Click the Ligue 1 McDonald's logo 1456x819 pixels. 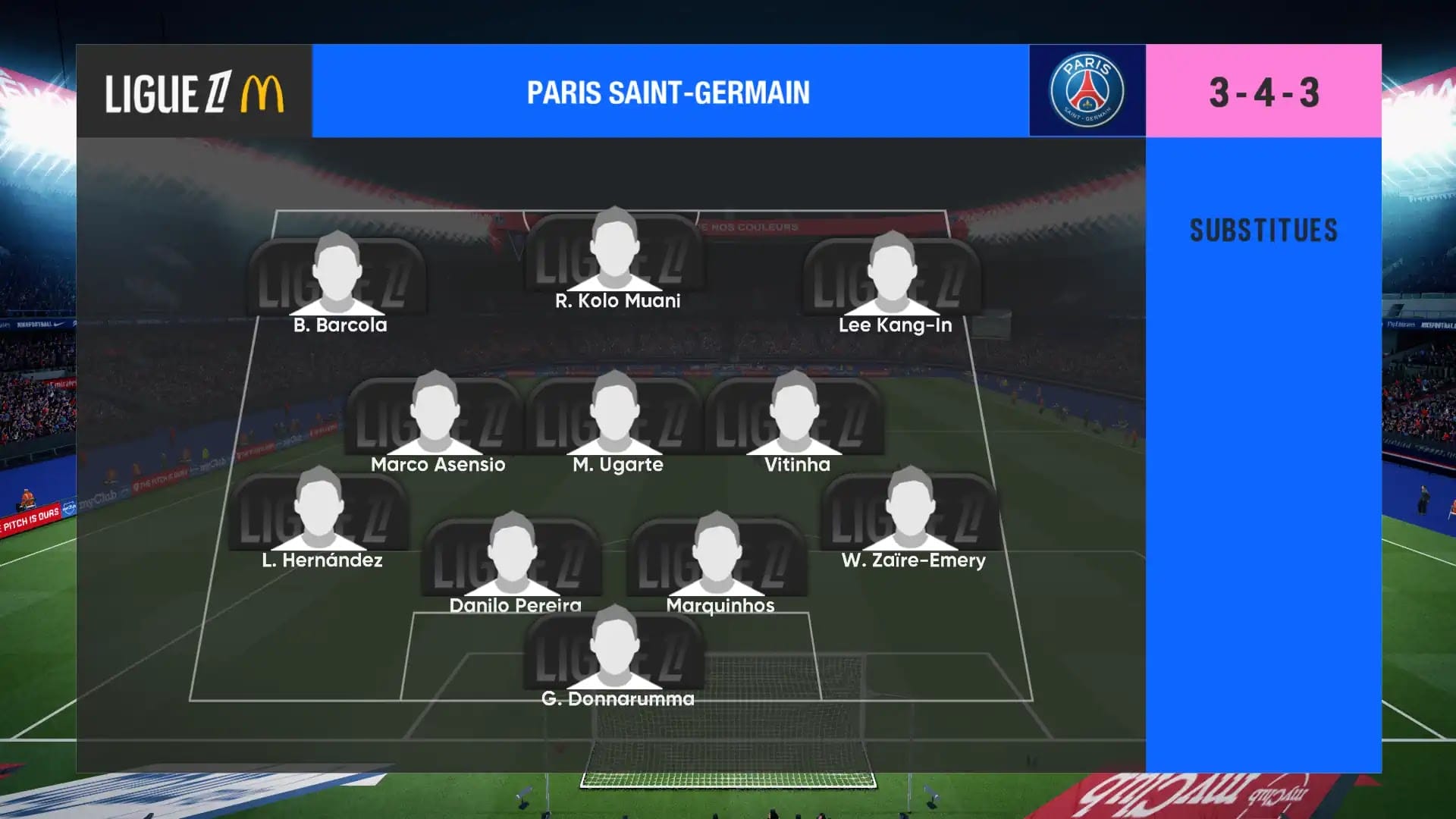pyautogui.click(x=194, y=93)
